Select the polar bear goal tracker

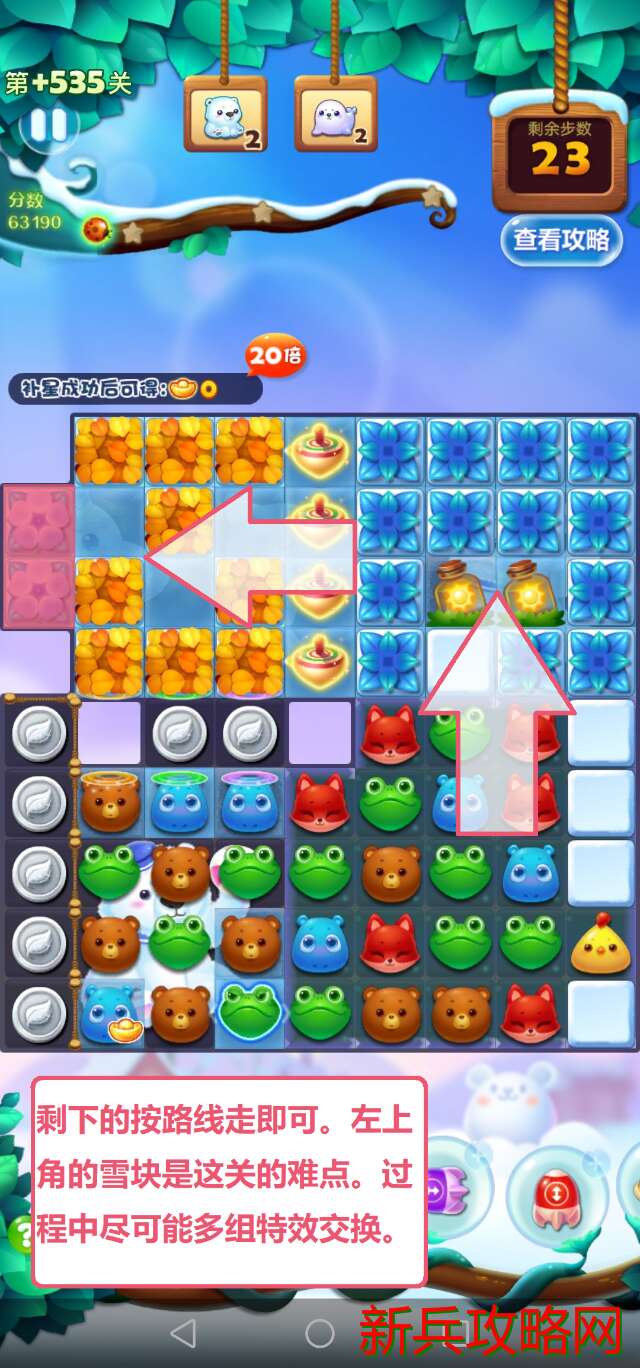click(225, 117)
